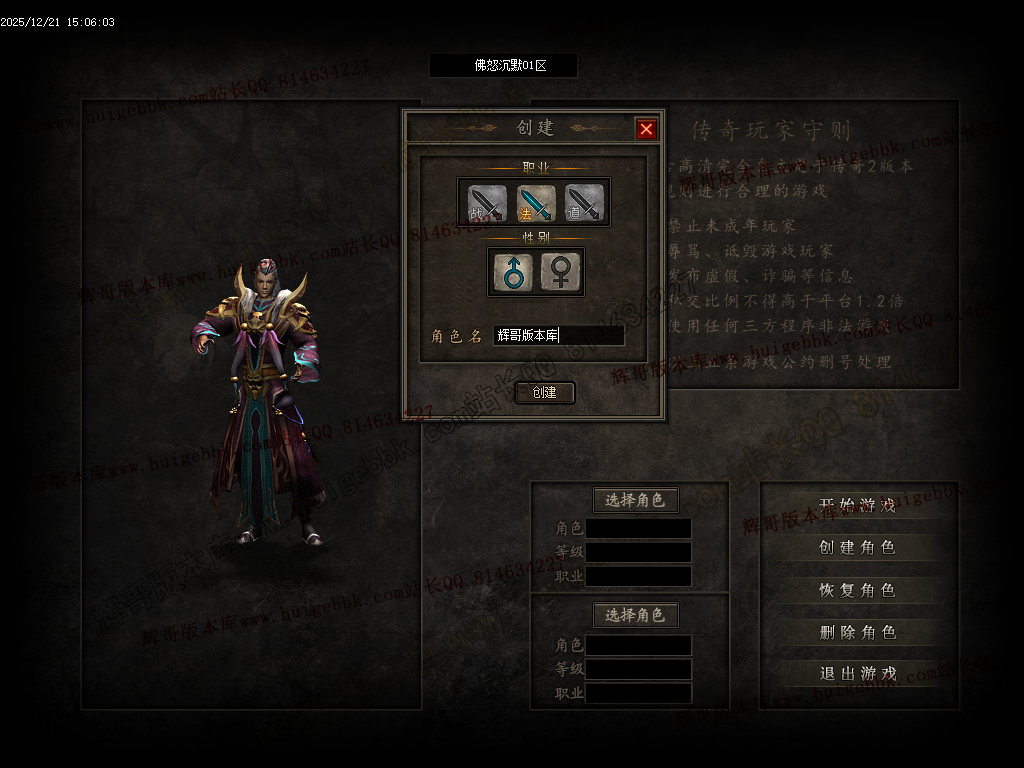Select the Warrior class icon
This screenshot has height=768, width=1024.
coord(485,204)
